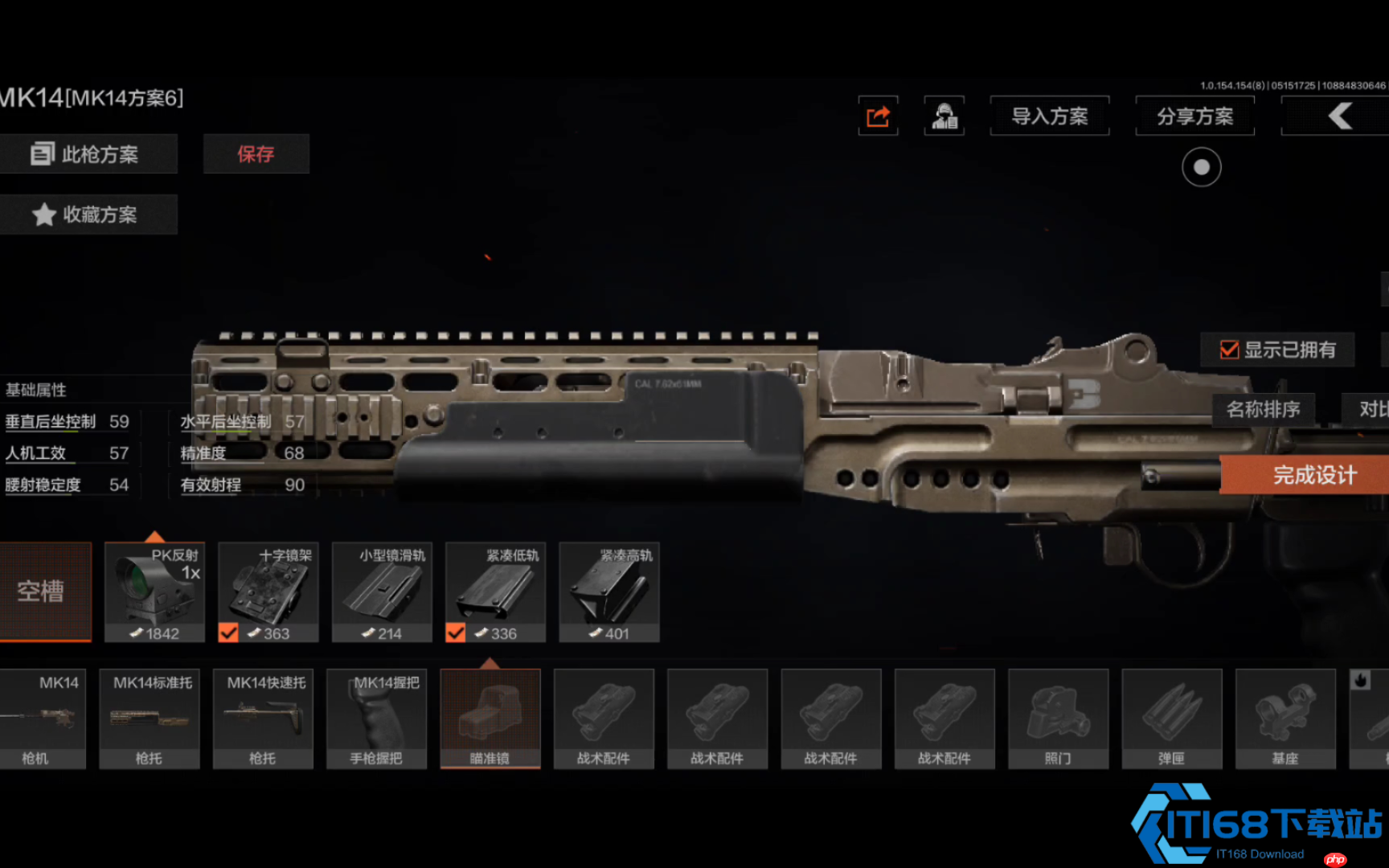
Task: Uncheck the 十字镜架 attachment checkbox
Action: click(x=229, y=634)
